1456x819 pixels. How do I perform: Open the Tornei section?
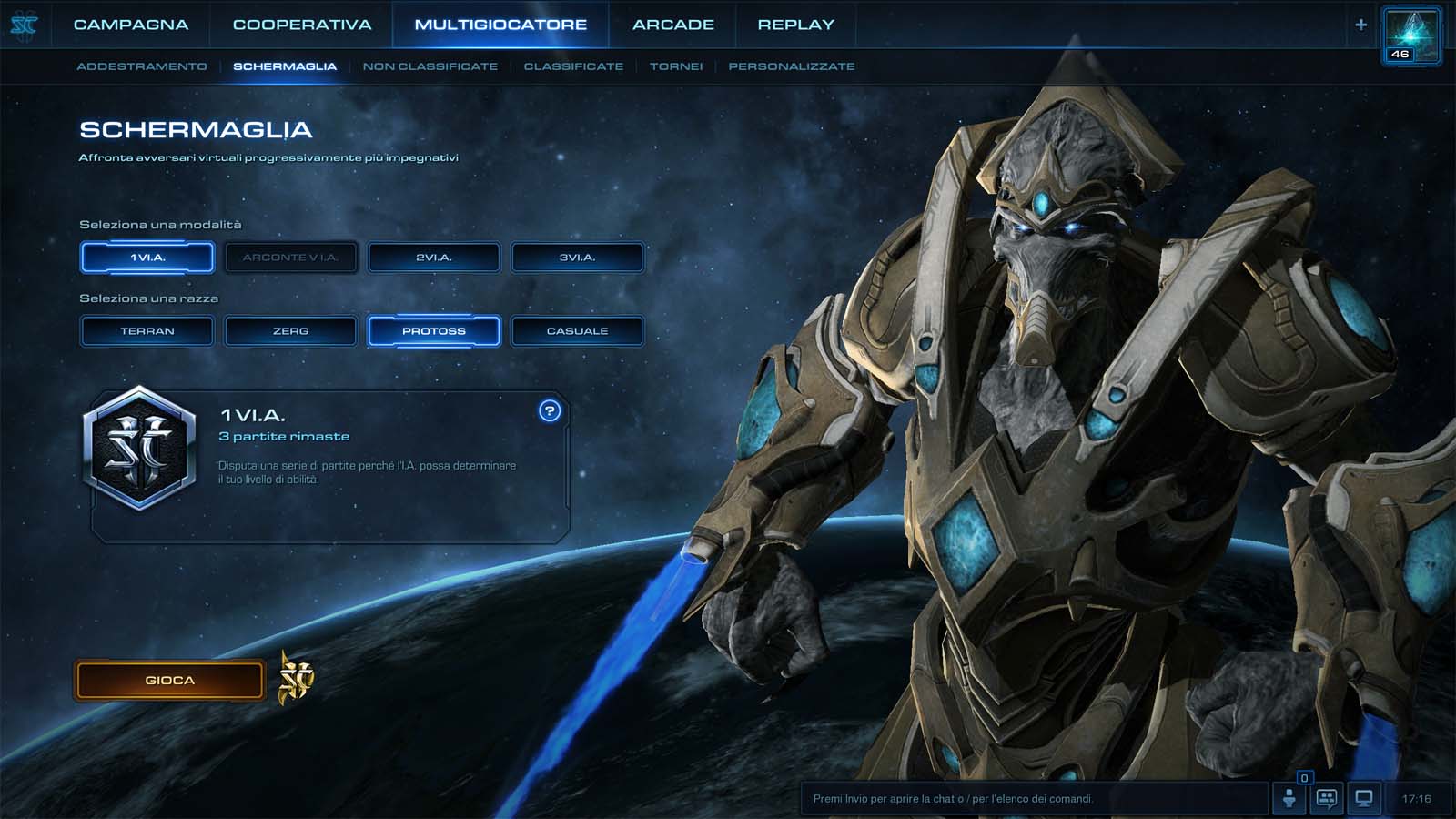(676, 66)
